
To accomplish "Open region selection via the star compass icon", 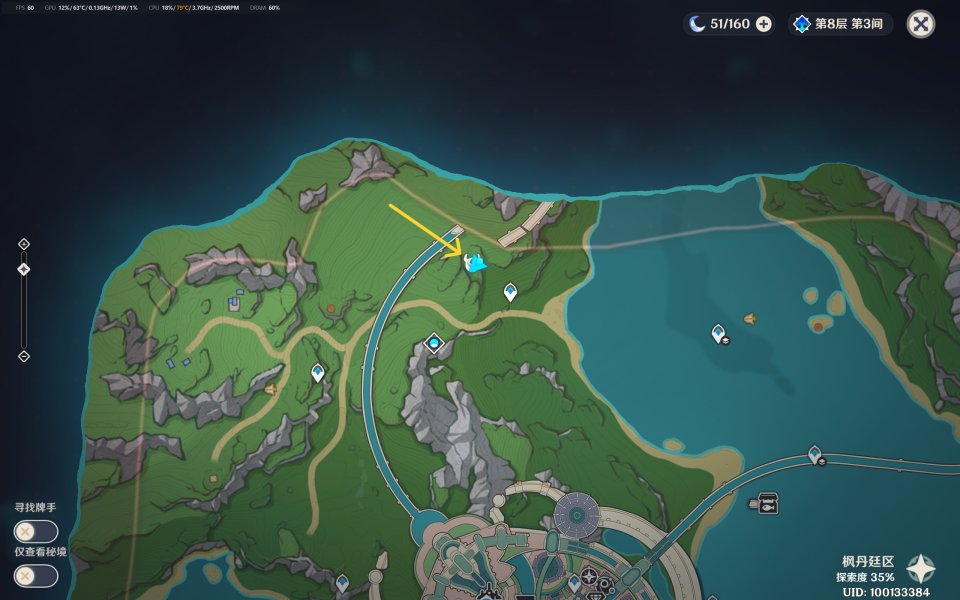I will point(920,569).
